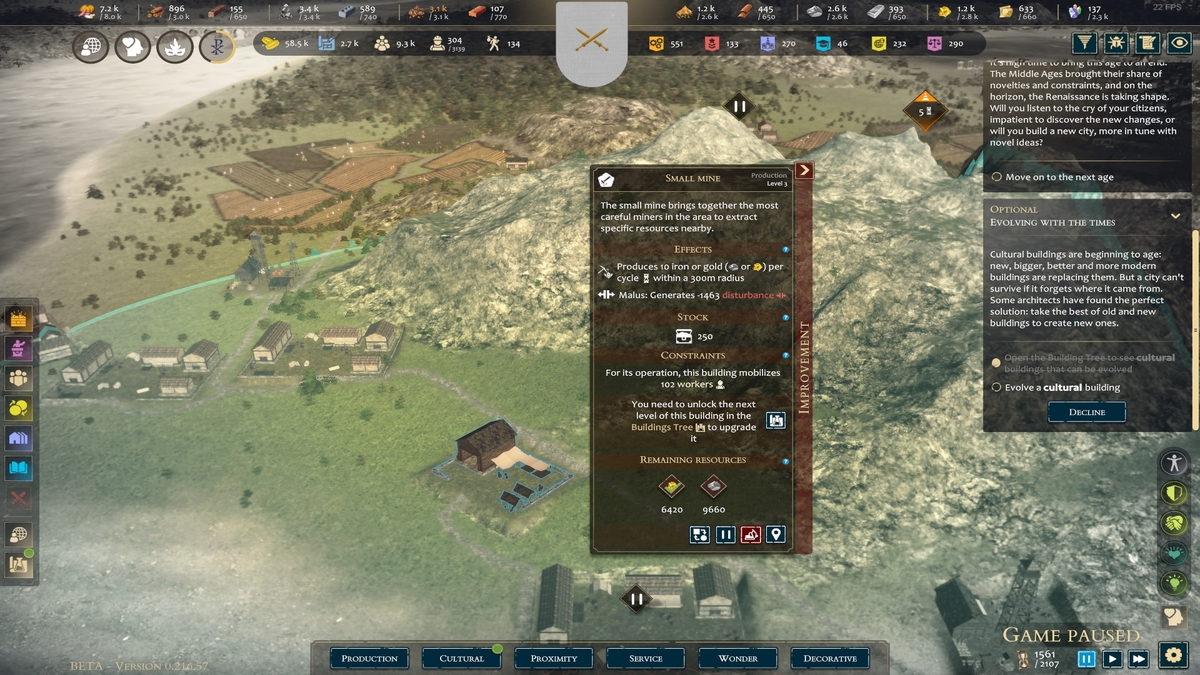Open the settings gear menu
The image size is (1200, 675).
click(1173, 655)
